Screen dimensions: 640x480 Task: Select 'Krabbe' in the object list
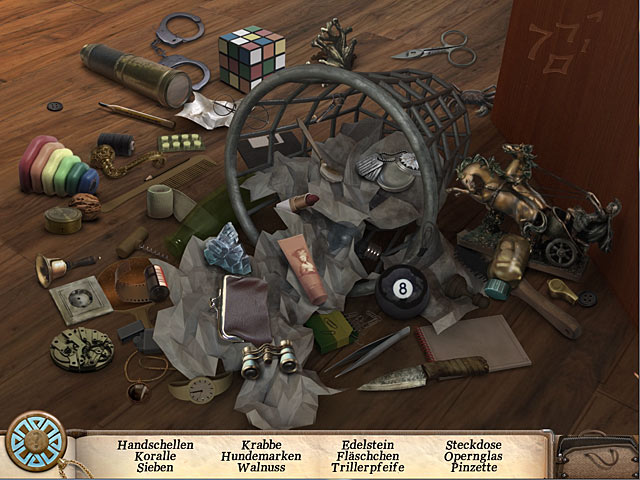pos(260,445)
